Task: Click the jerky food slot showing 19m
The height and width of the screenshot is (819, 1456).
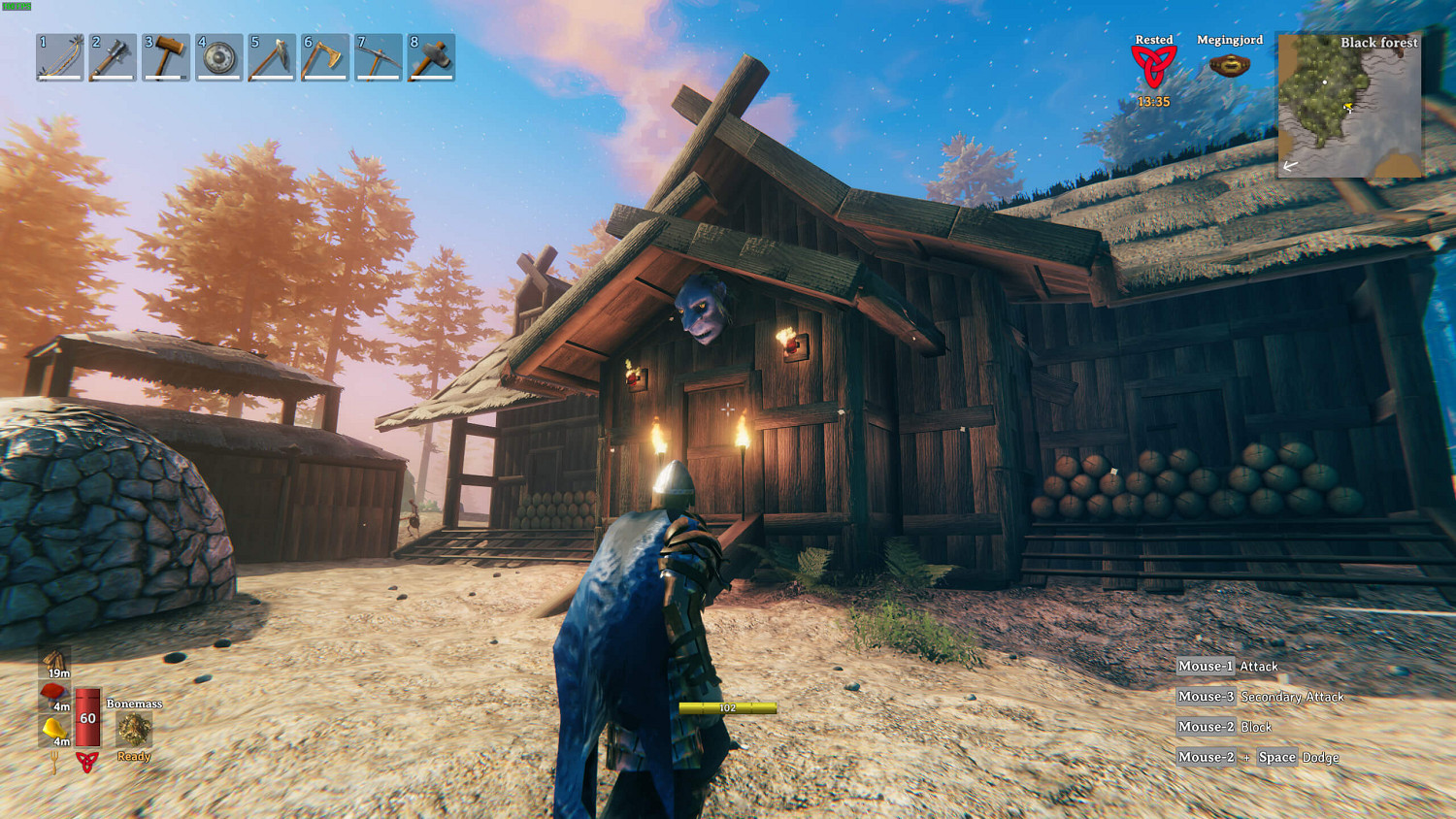Action: pyautogui.click(x=55, y=663)
